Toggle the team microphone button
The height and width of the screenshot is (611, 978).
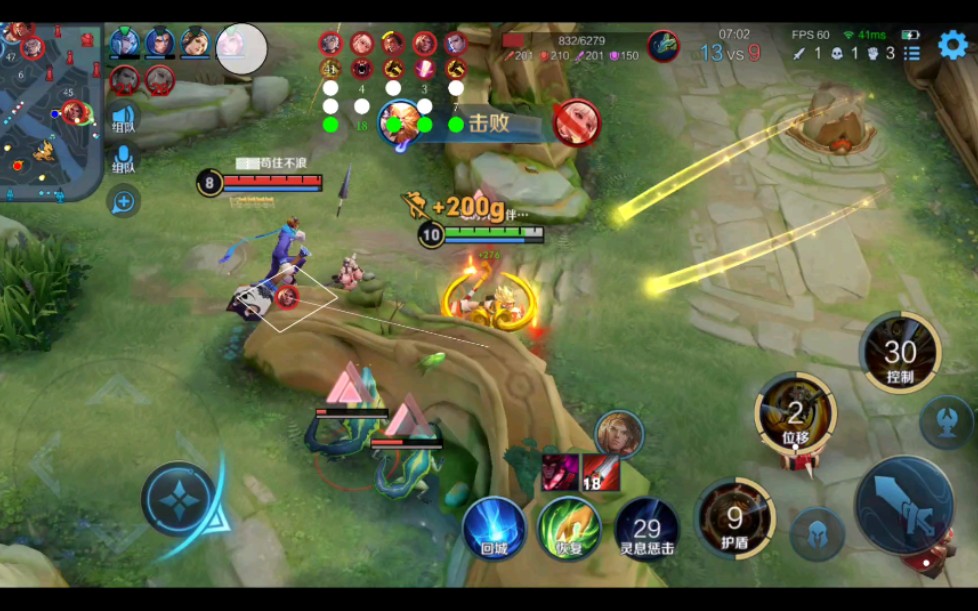coord(123,159)
